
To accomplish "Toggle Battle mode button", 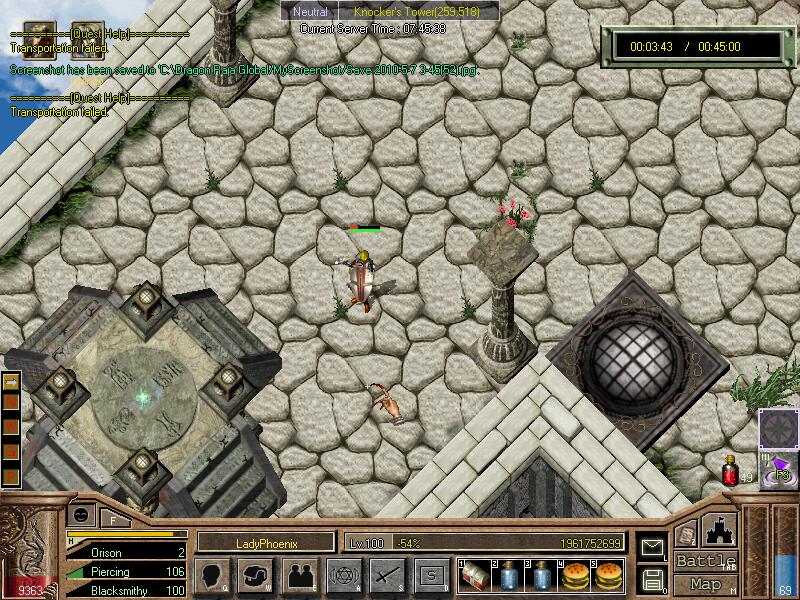I will click(x=705, y=560).
